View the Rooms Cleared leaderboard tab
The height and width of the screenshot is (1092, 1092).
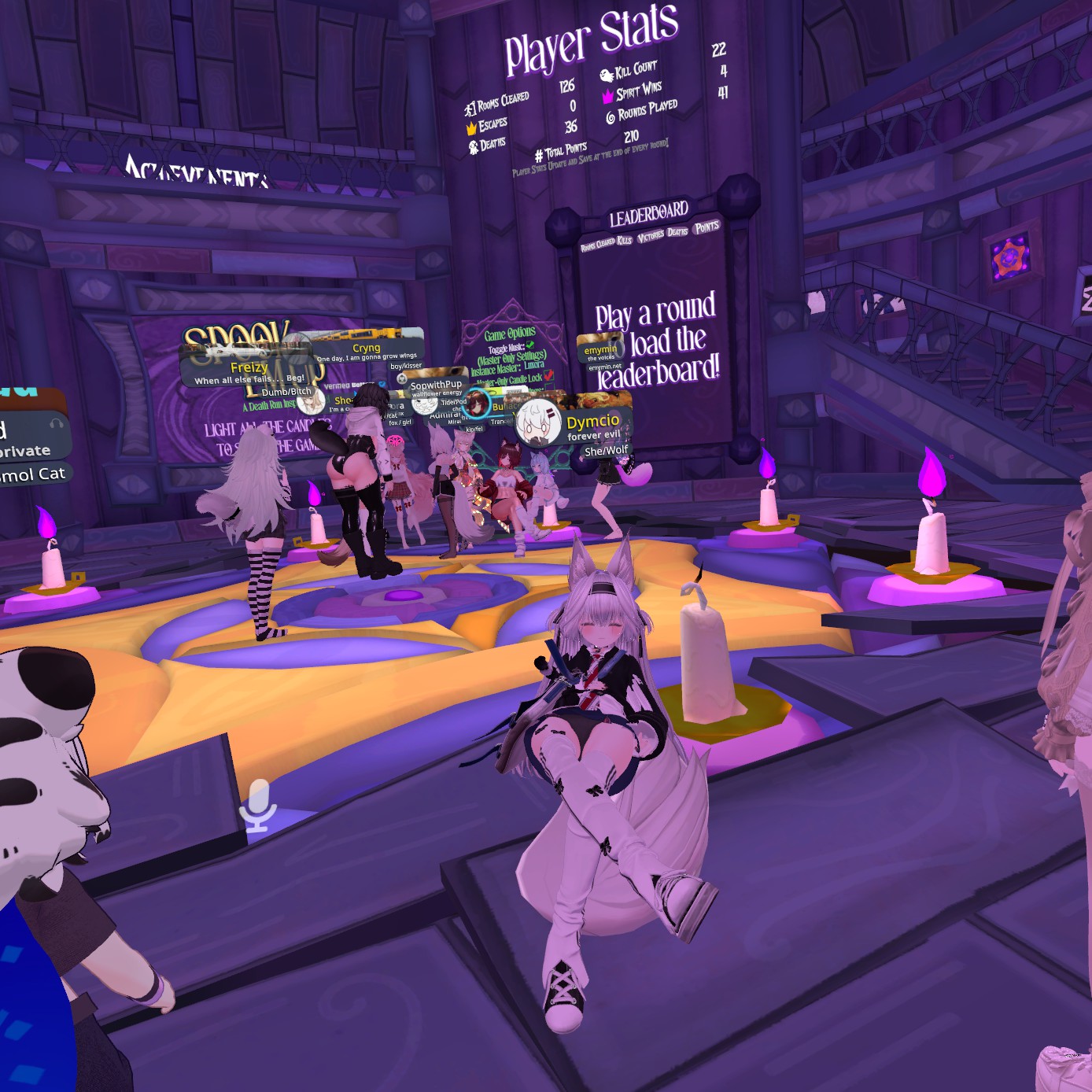[597, 245]
